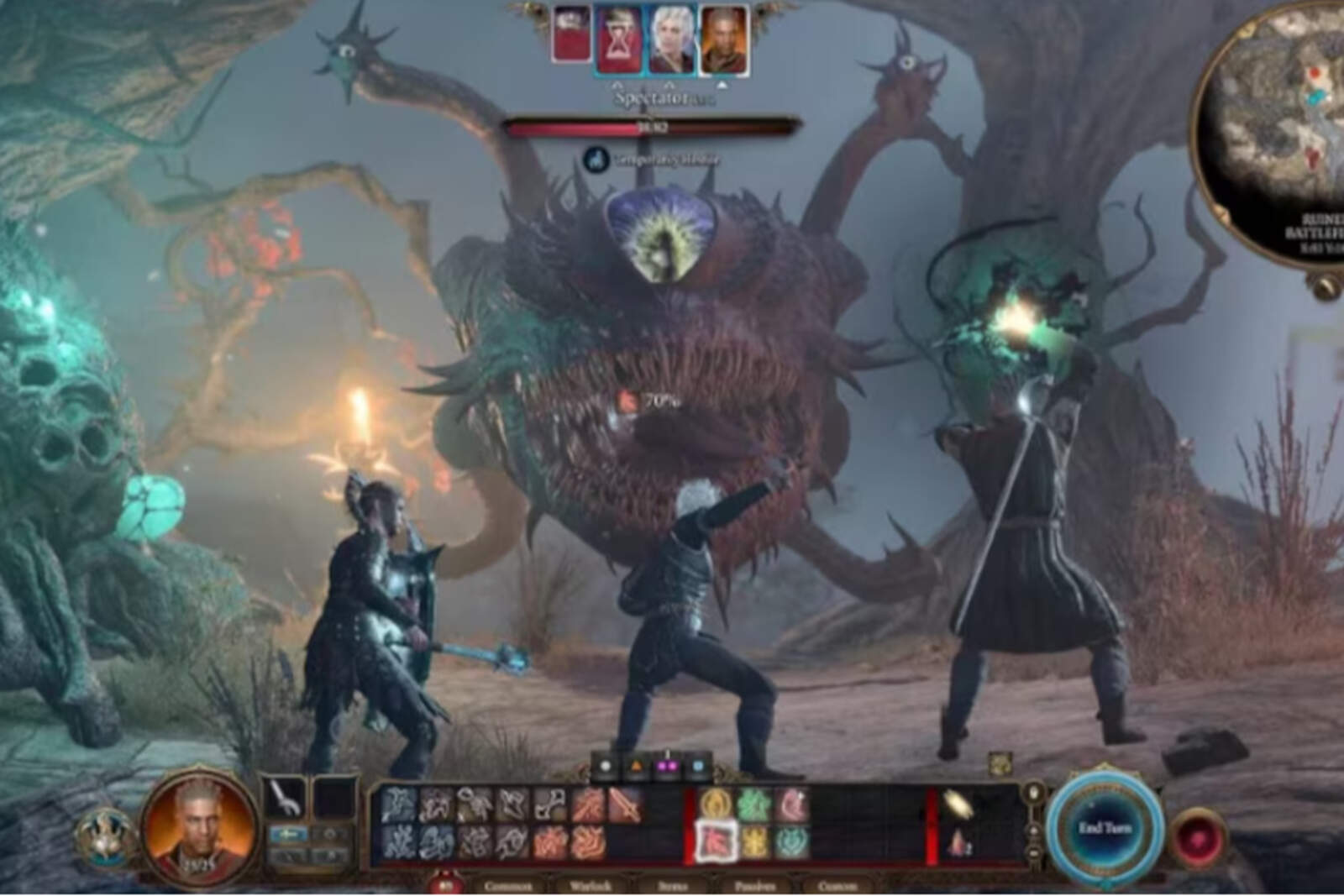Image resolution: width=1344 pixels, height=896 pixels.
Task: Toggle the Temporarily Hostile status icon under Spectator
Action: coord(598,156)
